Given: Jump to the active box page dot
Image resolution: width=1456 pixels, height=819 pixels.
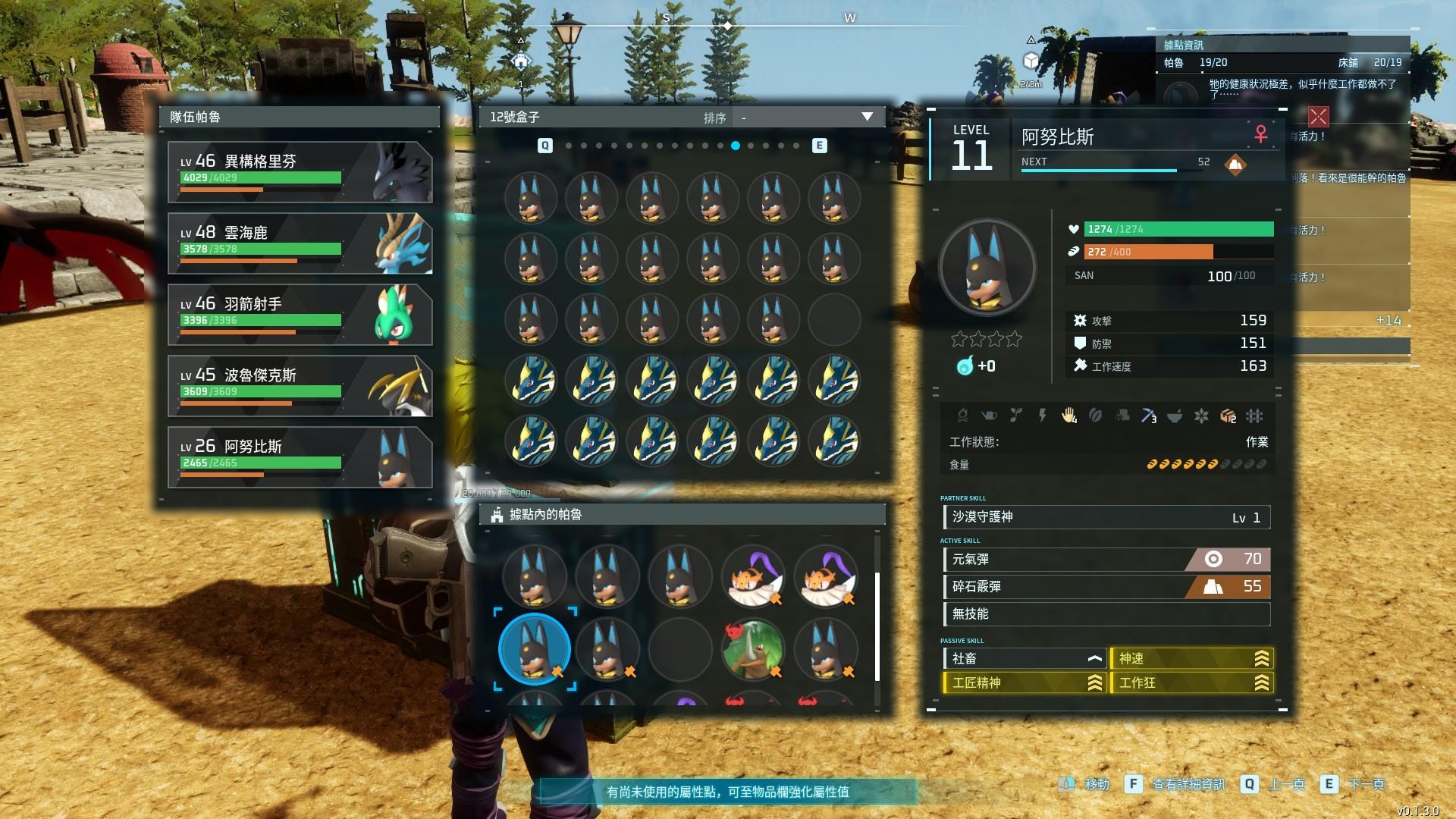Looking at the screenshot, I should tap(736, 146).
